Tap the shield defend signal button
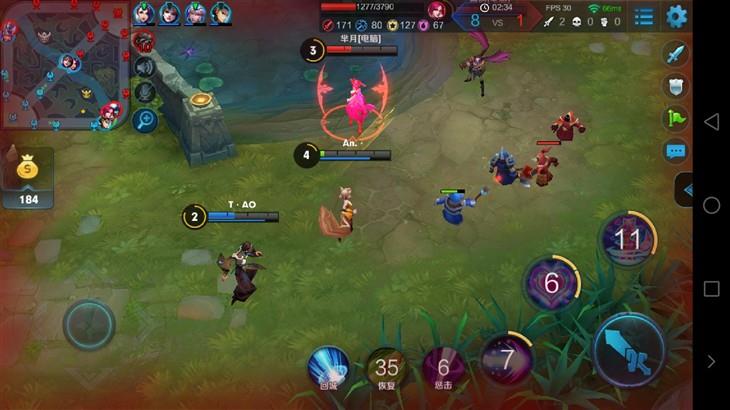The image size is (730, 410). coord(676,87)
